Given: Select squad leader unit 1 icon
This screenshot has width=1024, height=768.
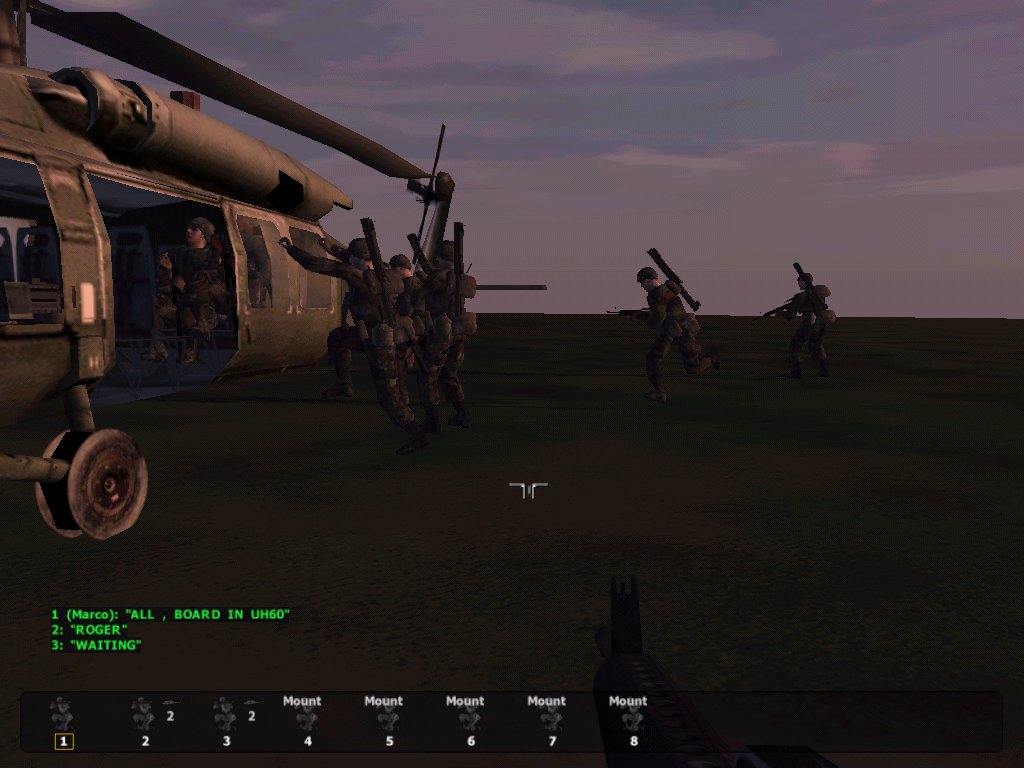Looking at the screenshot, I should (63, 716).
